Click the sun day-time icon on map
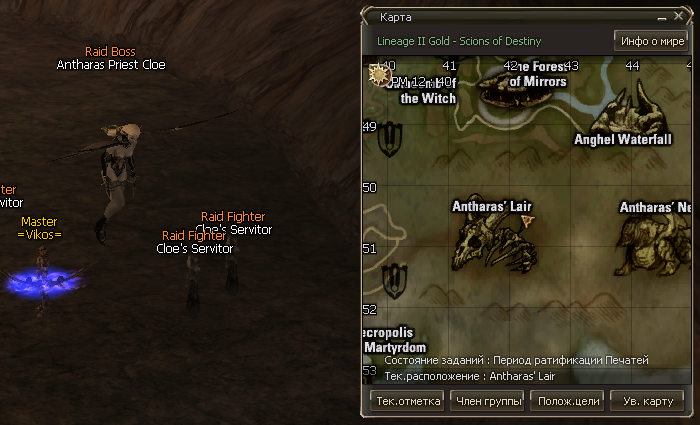Screen dimensions: 700x425 (379, 74)
